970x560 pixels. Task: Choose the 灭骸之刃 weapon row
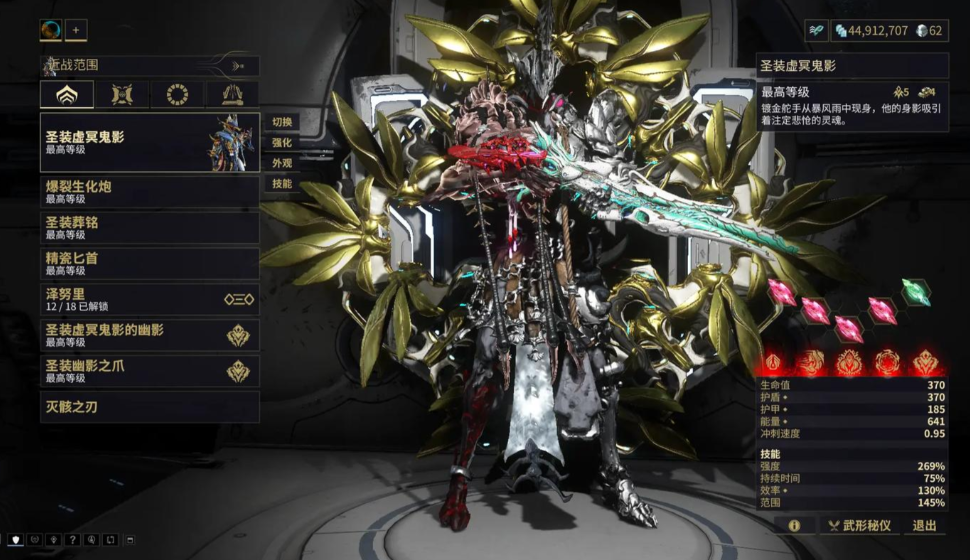click(149, 407)
